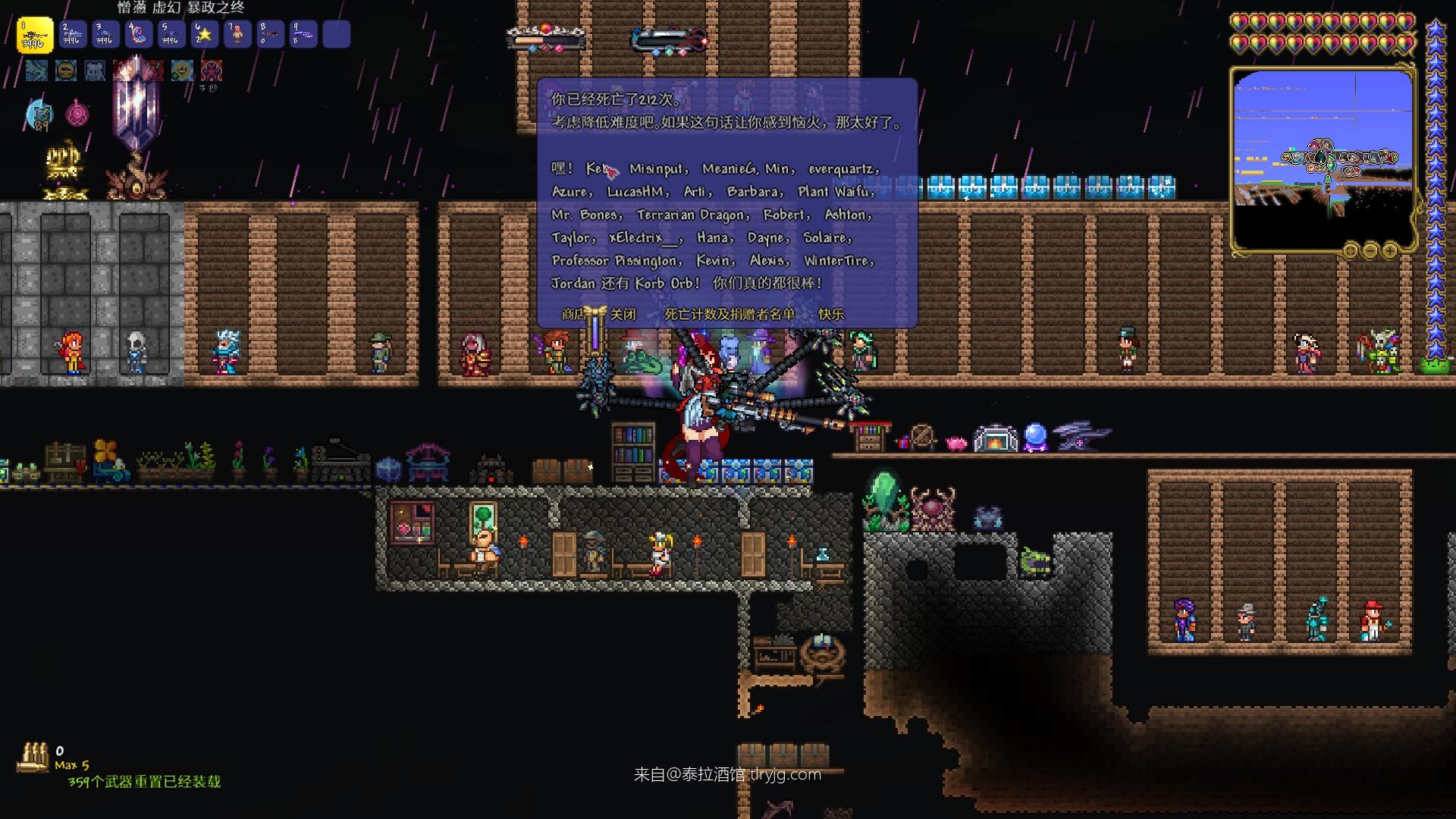Select the 快乐 happiness option
1456x819 pixels.
point(831,314)
